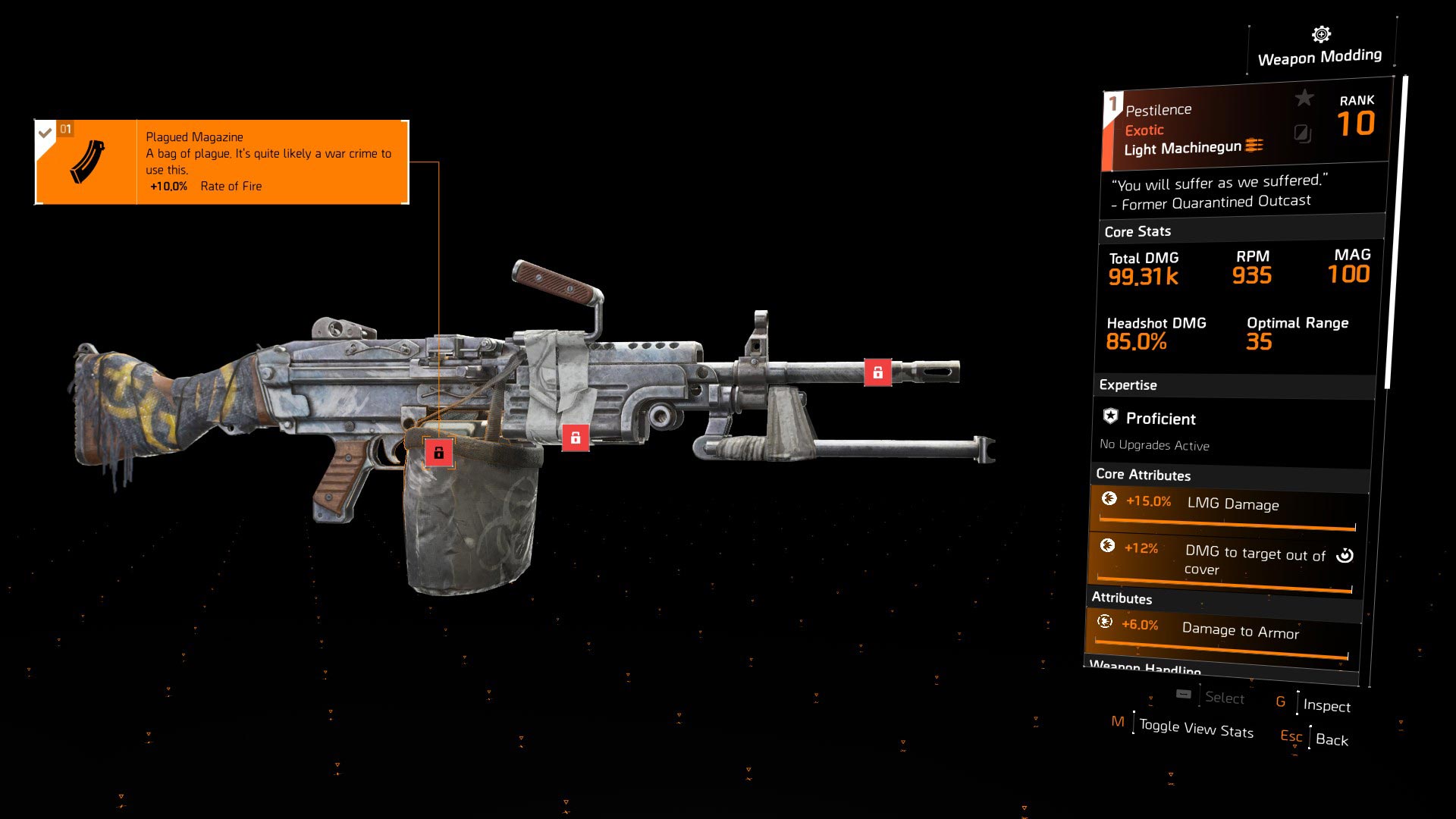
Task: Go back from weapon modding
Action: pos(1331,739)
